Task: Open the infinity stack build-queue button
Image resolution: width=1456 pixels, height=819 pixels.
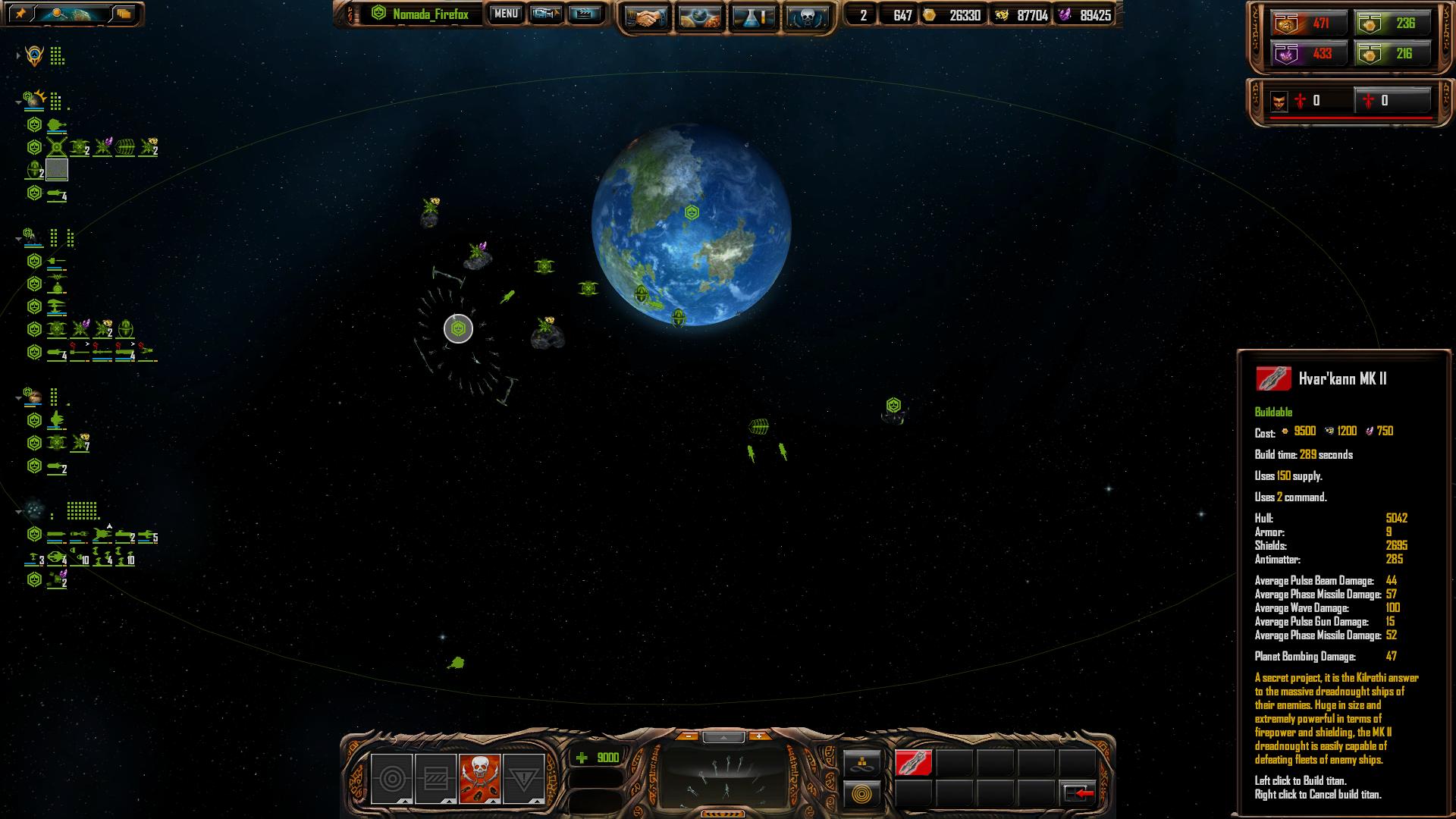Action: (862, 763)
